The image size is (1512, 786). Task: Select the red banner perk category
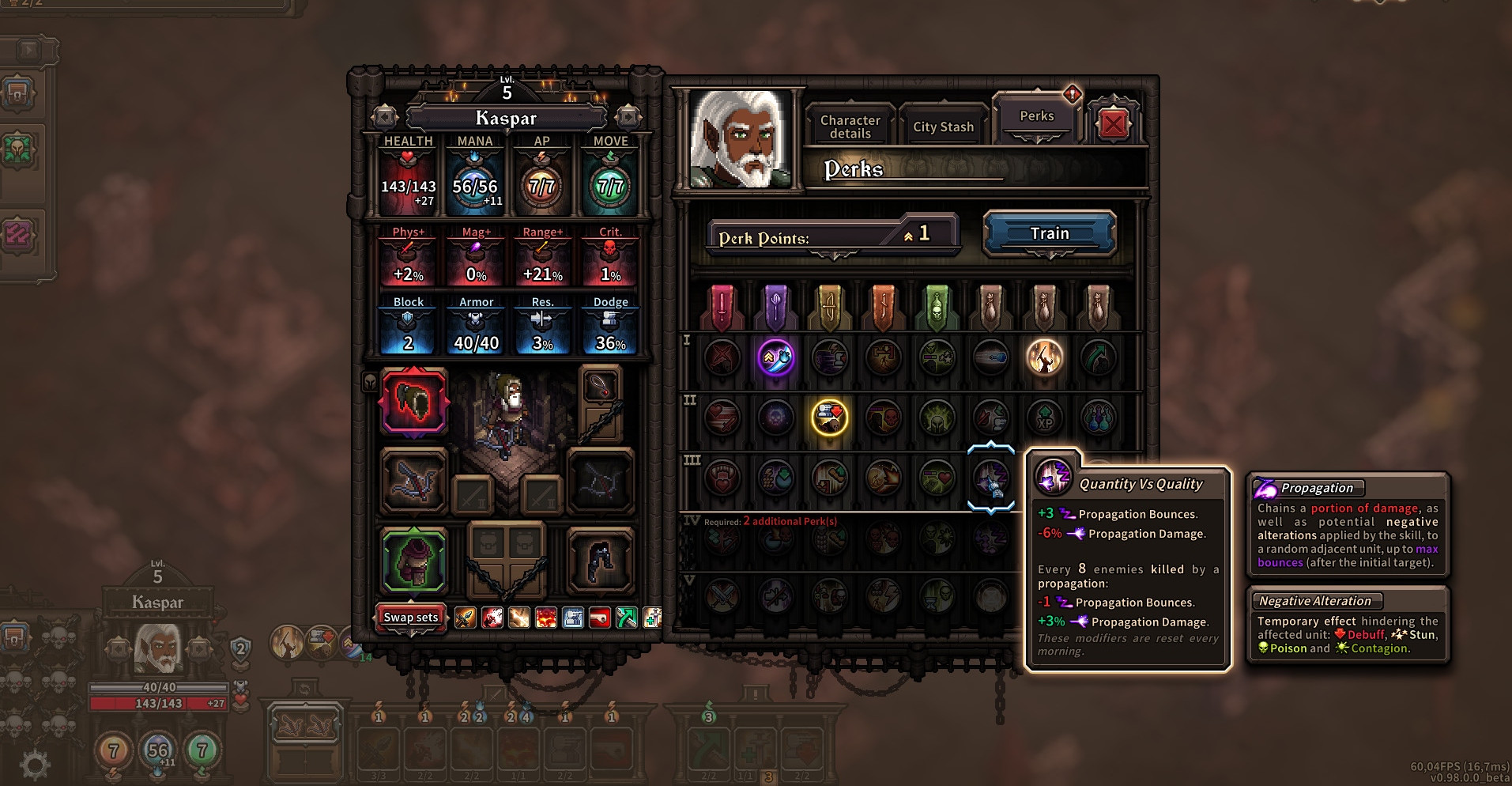click(722, 306)
